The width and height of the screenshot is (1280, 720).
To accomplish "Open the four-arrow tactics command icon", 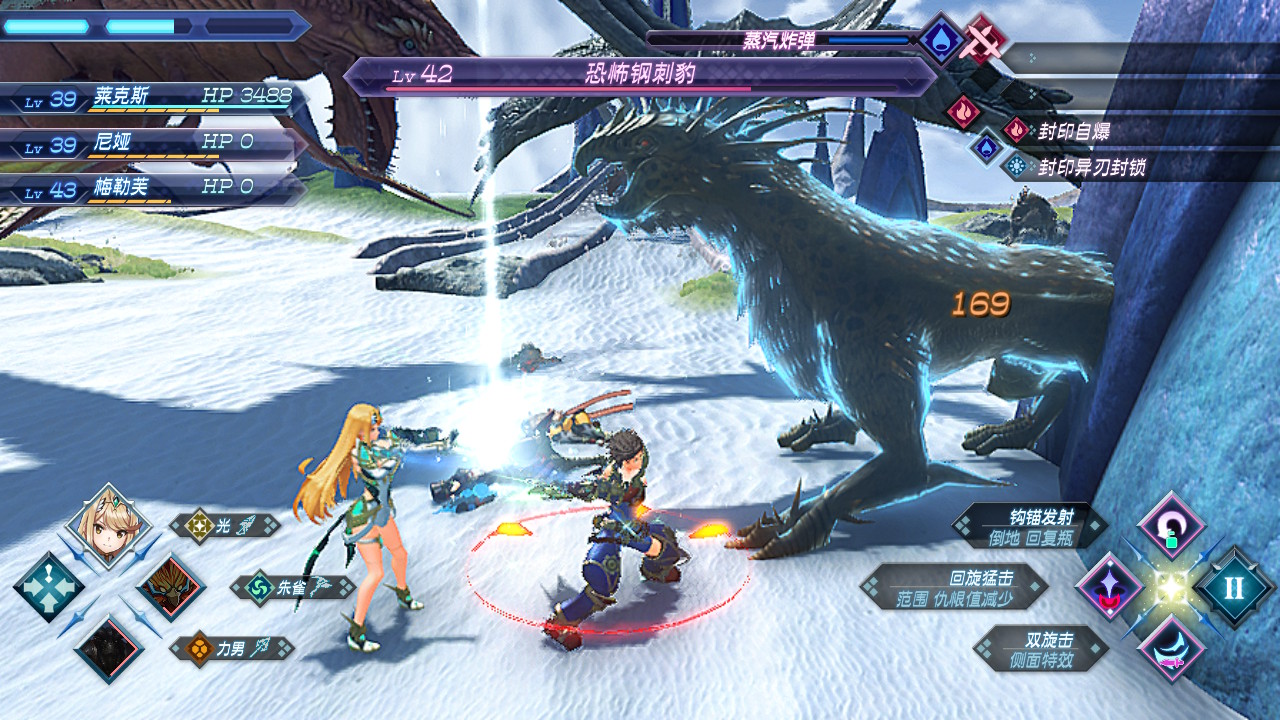I will tap(48, 587).
